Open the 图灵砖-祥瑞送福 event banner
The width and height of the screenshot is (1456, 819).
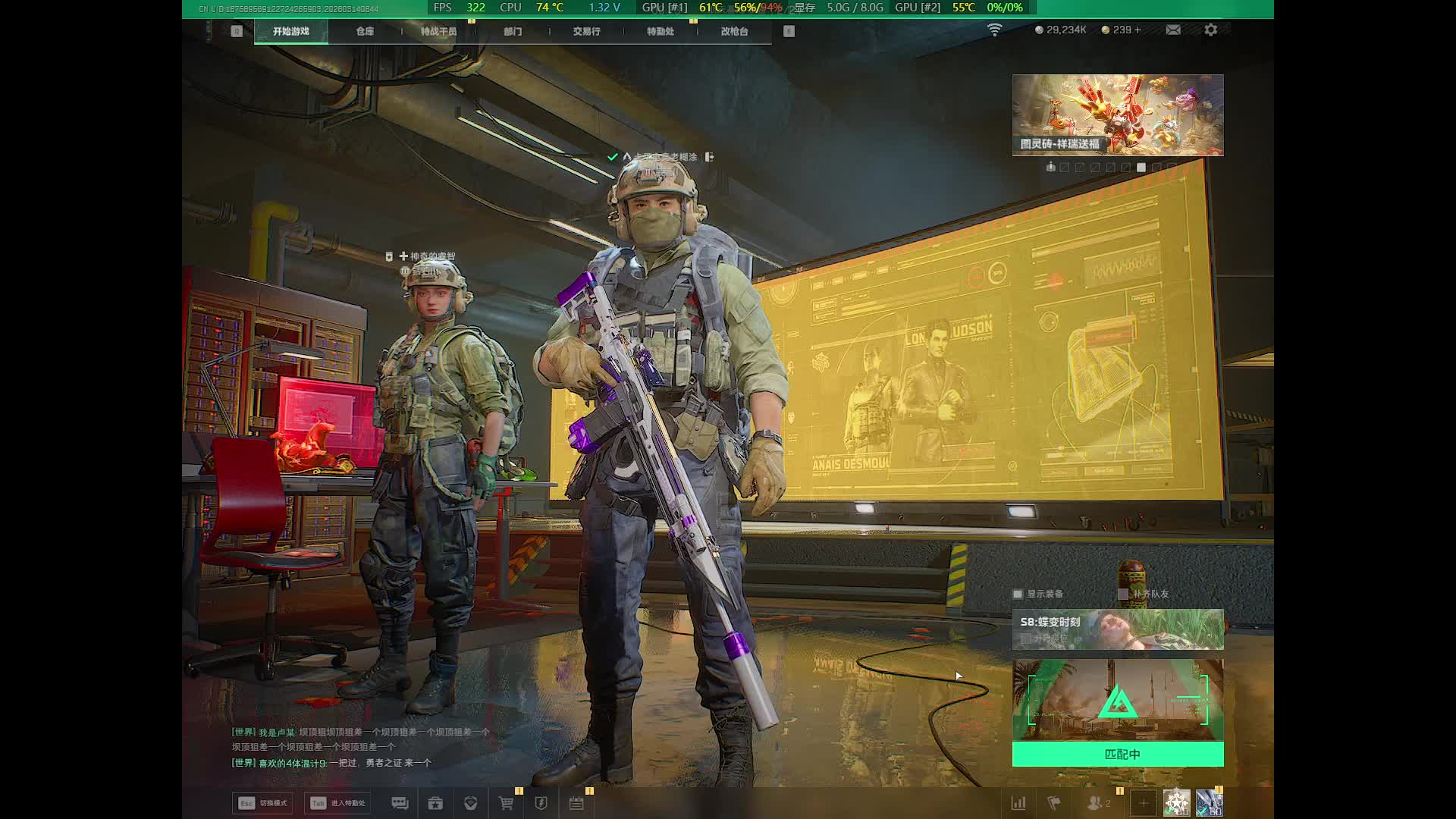1118,115
